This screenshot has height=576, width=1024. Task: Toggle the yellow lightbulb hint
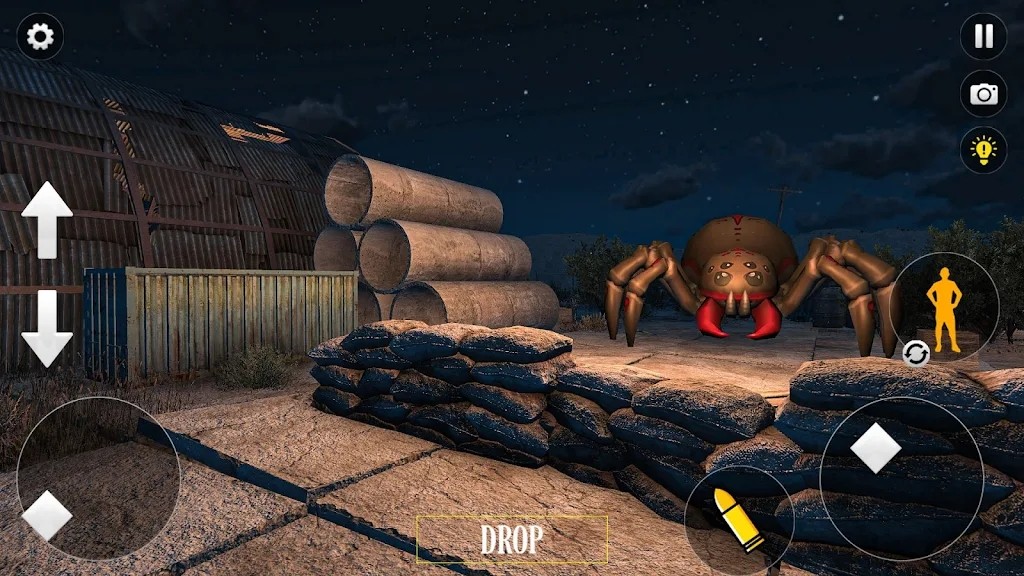(x=984, y=151)
